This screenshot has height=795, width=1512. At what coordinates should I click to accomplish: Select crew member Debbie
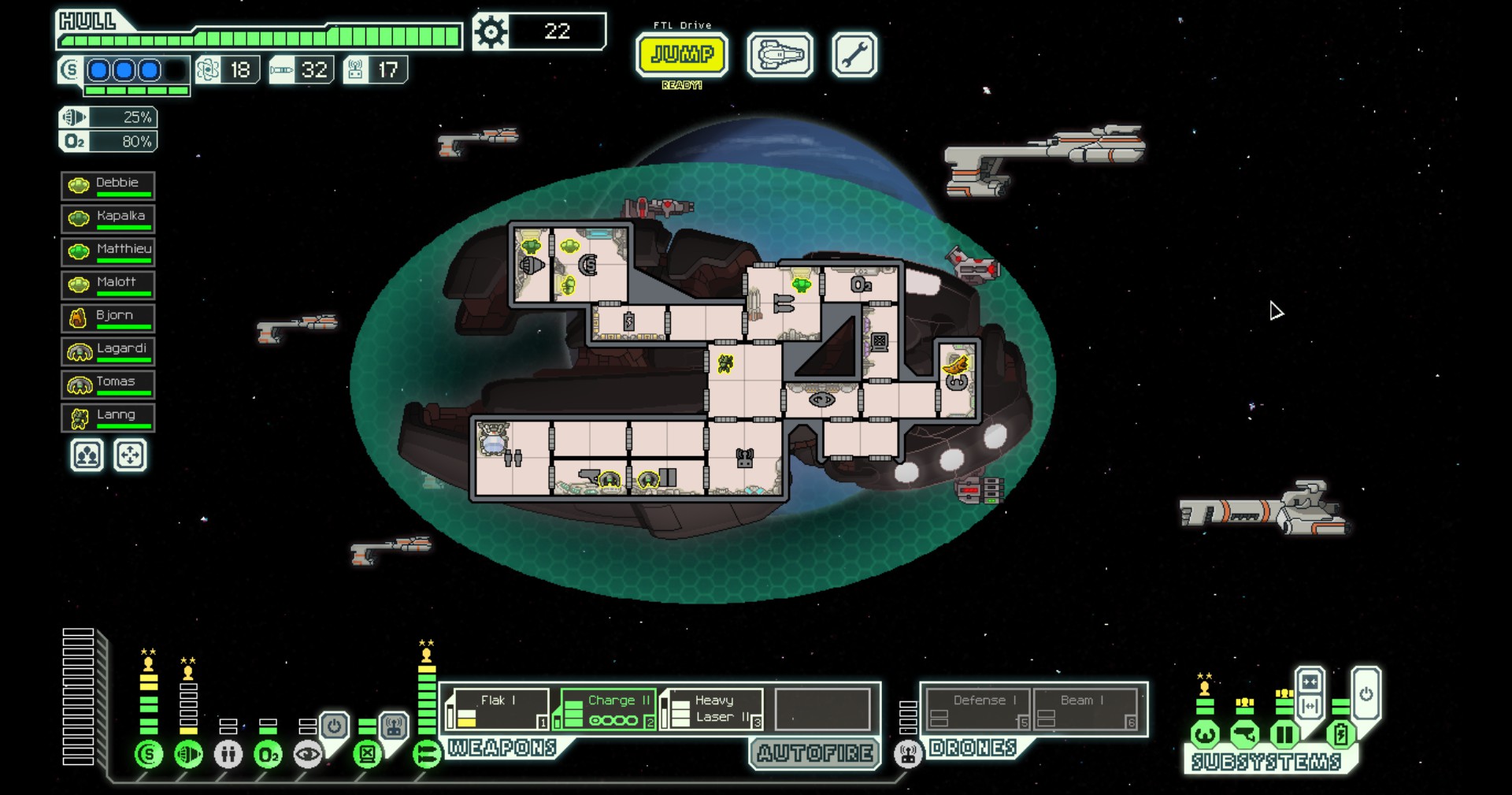point(108,186)
